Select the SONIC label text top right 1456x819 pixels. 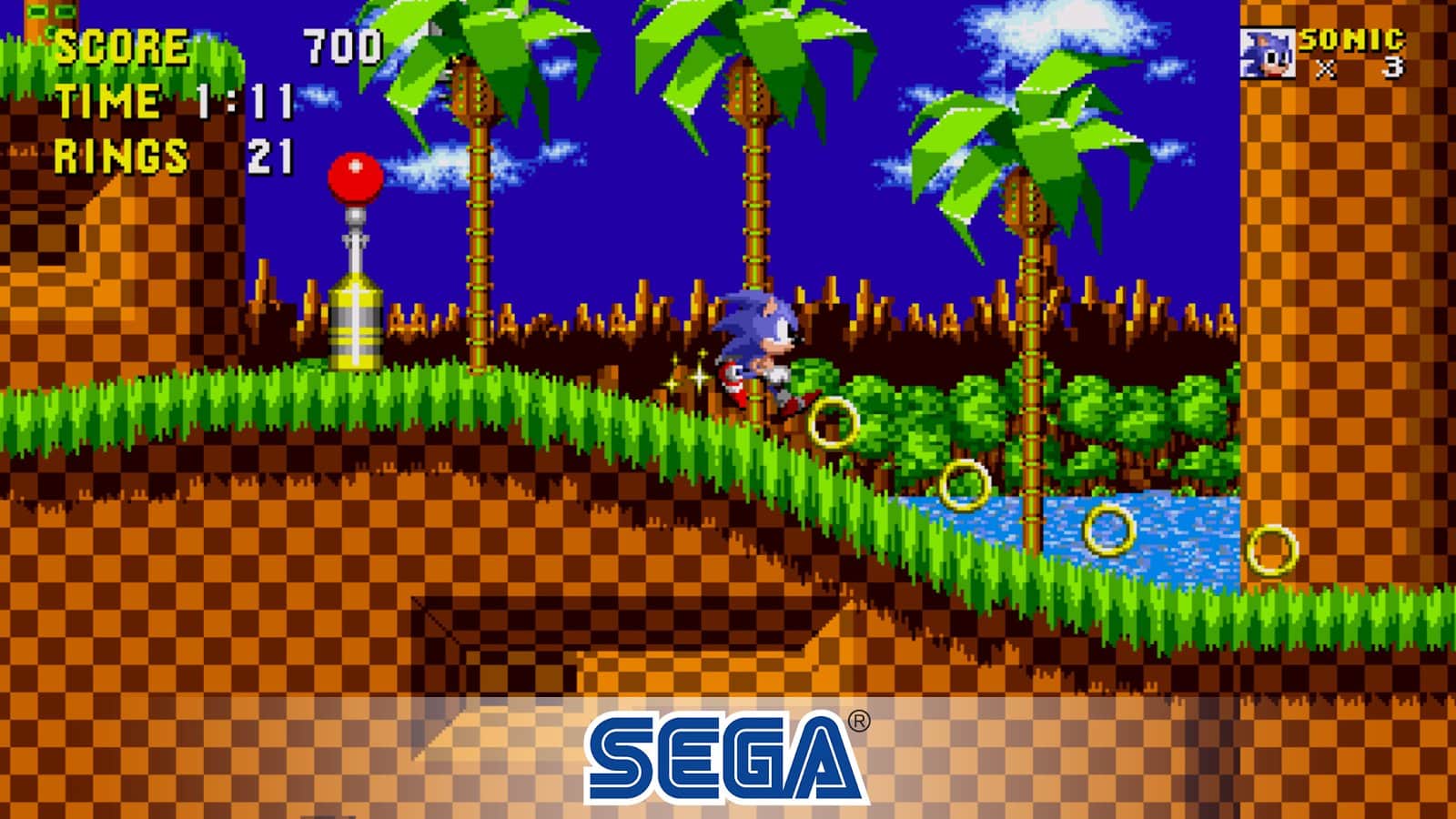tap(1353, 38)
